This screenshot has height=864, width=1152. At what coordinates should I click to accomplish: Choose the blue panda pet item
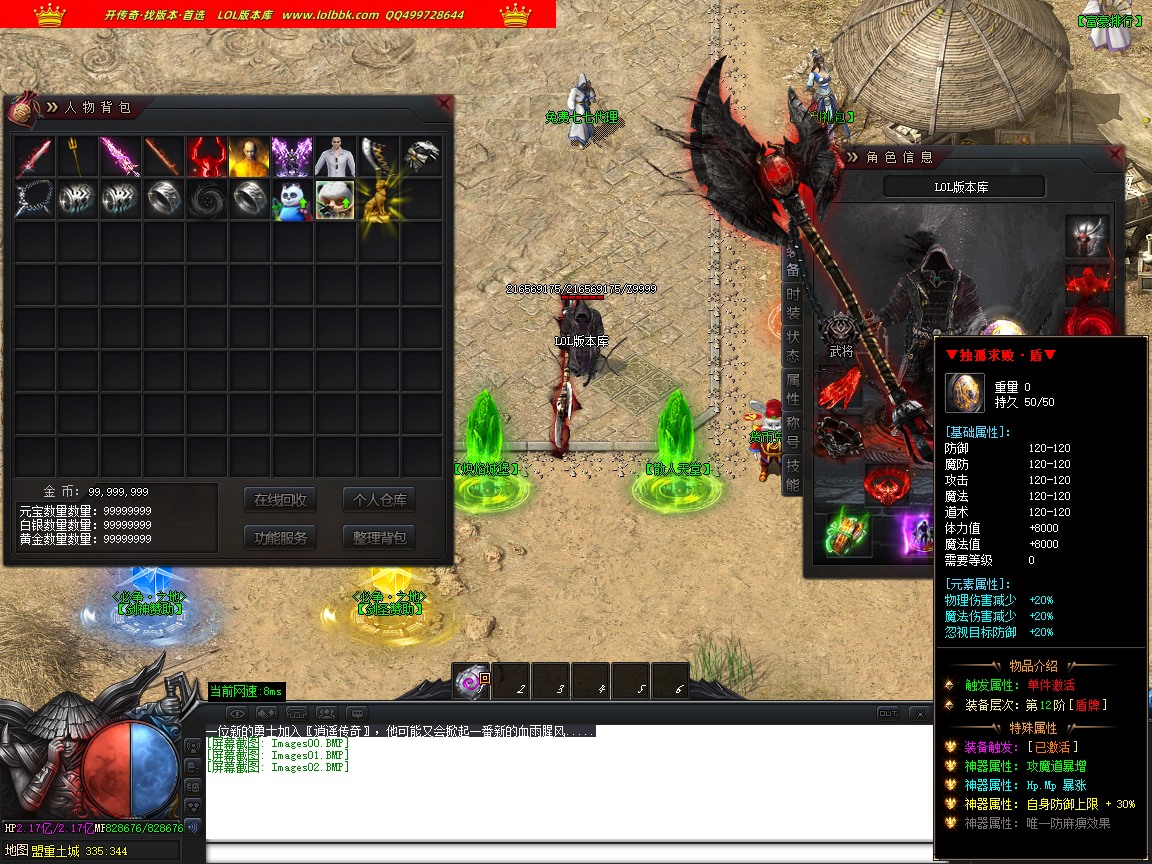[292, 200]
